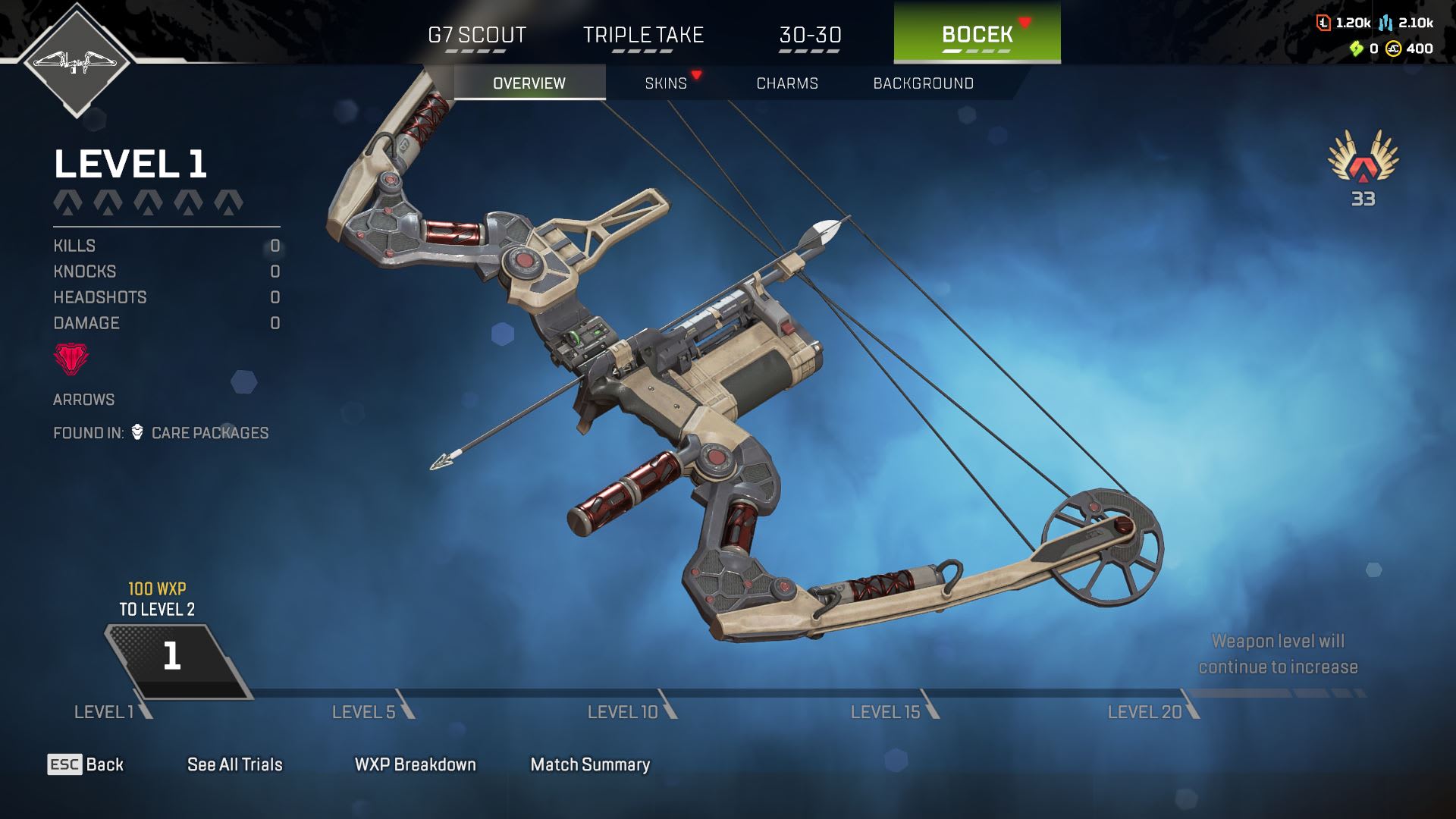View the Background sub-tab
This screenshot has height=819, width=1456.
point(923,83)
